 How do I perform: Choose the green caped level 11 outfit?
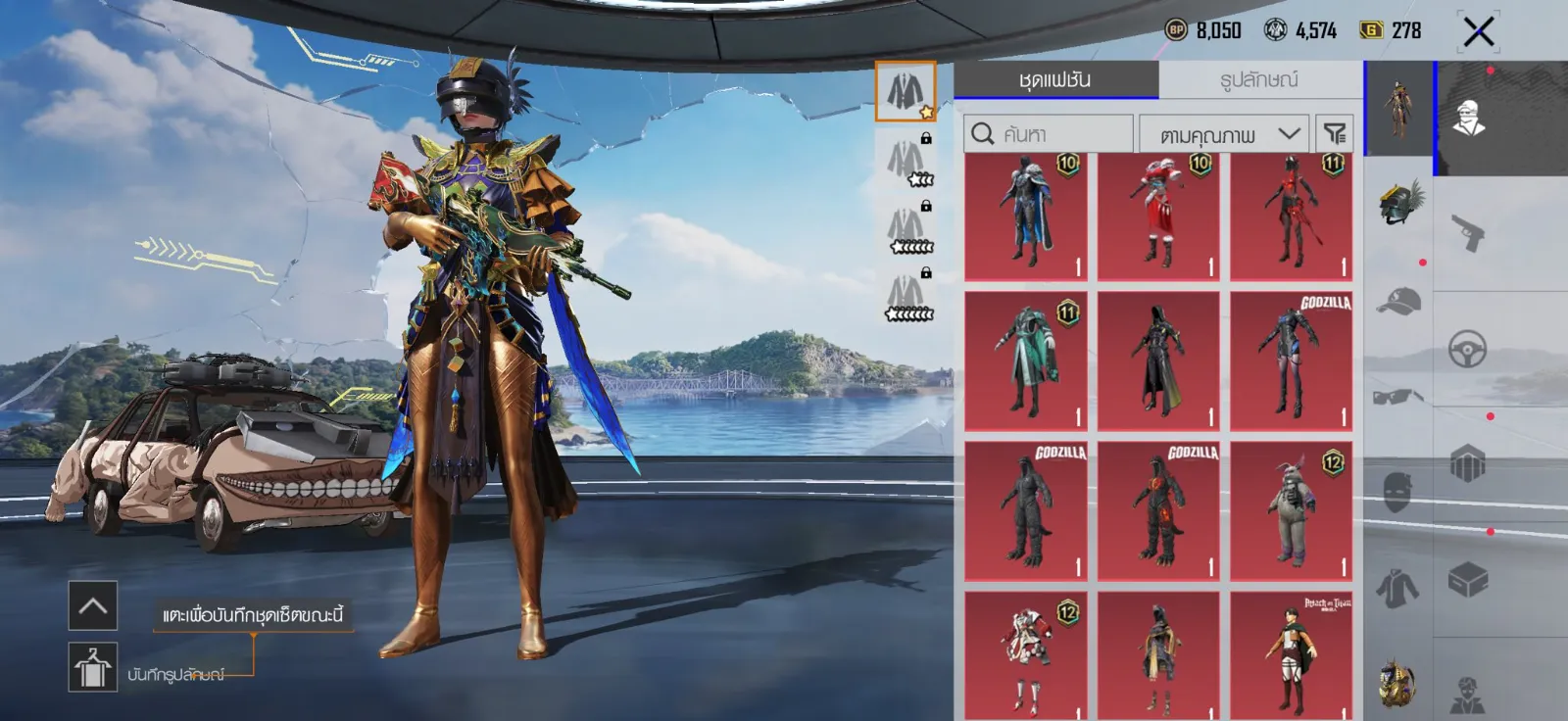[x=1025, y=360]
